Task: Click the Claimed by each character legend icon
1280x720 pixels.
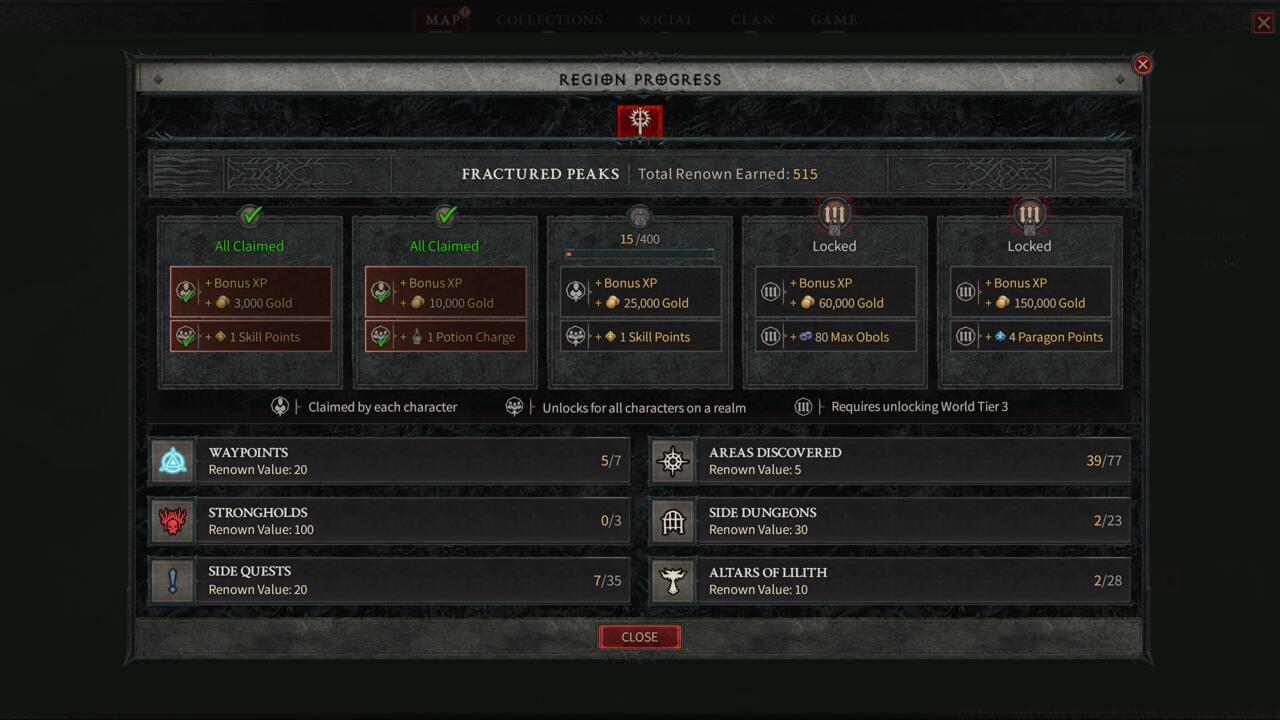Action: coord(281,406)
